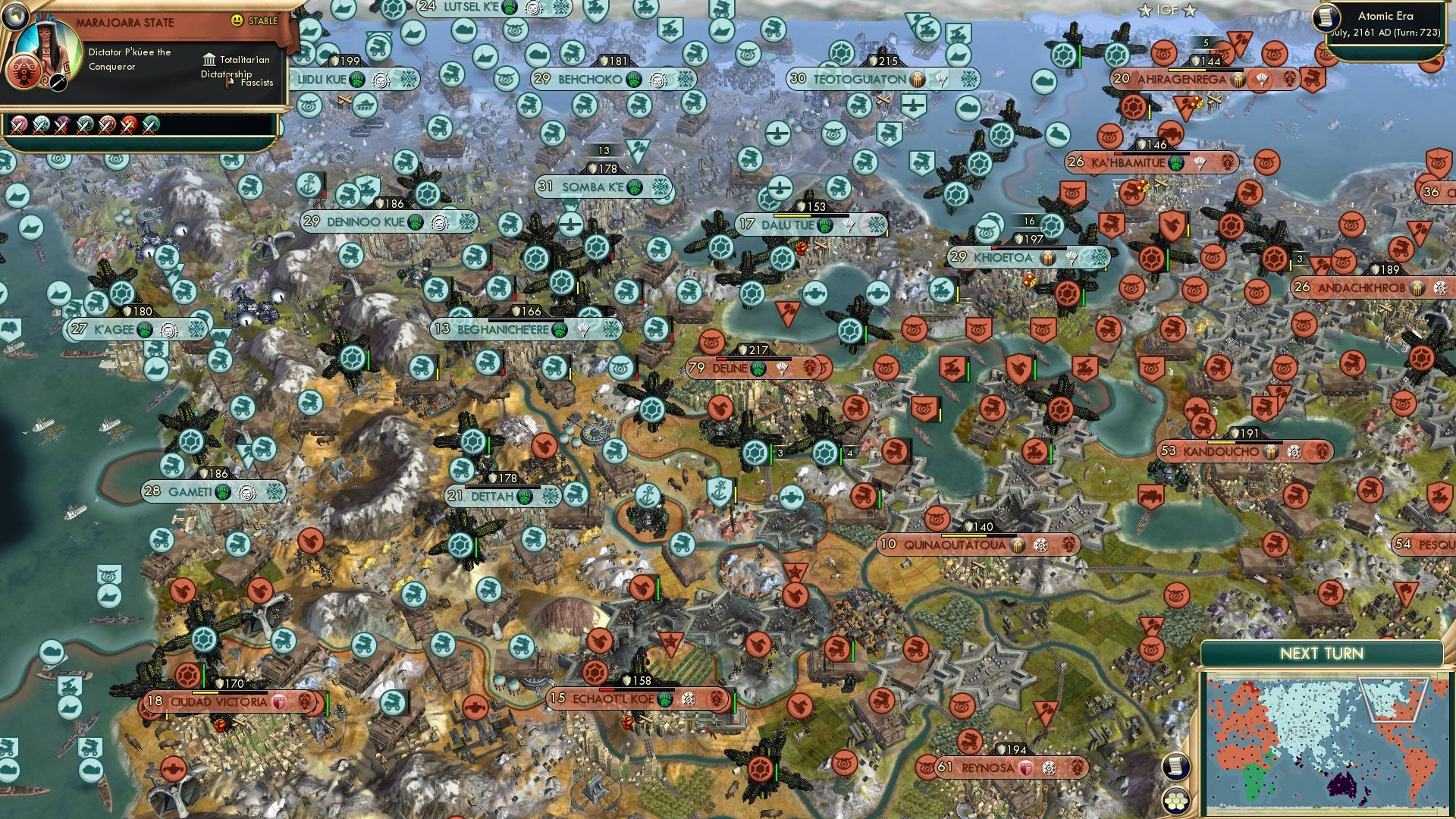Click the scroll icon beside Atomic Era

(x=1326, y=18)
